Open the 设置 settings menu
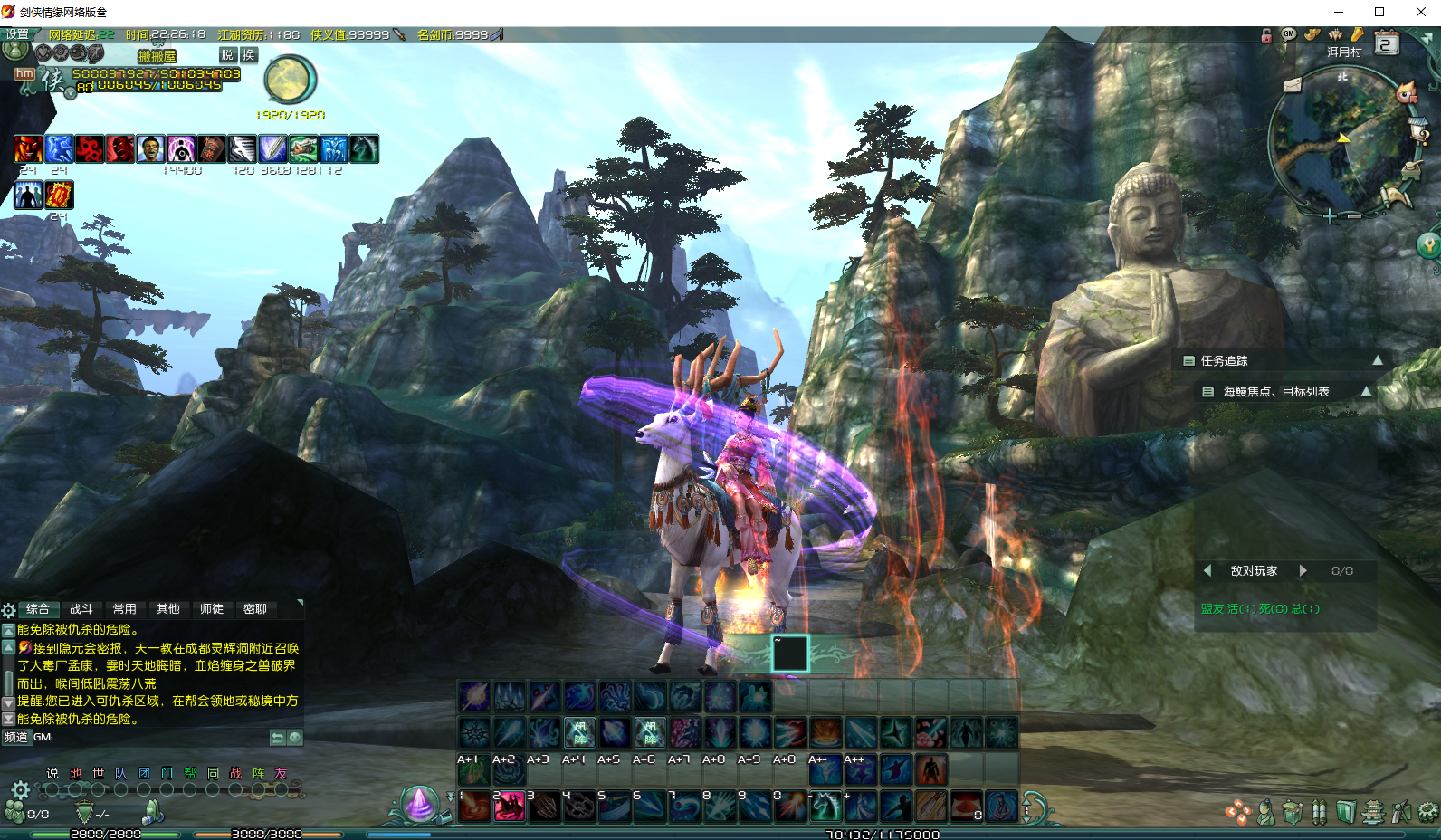 [16, 34]
